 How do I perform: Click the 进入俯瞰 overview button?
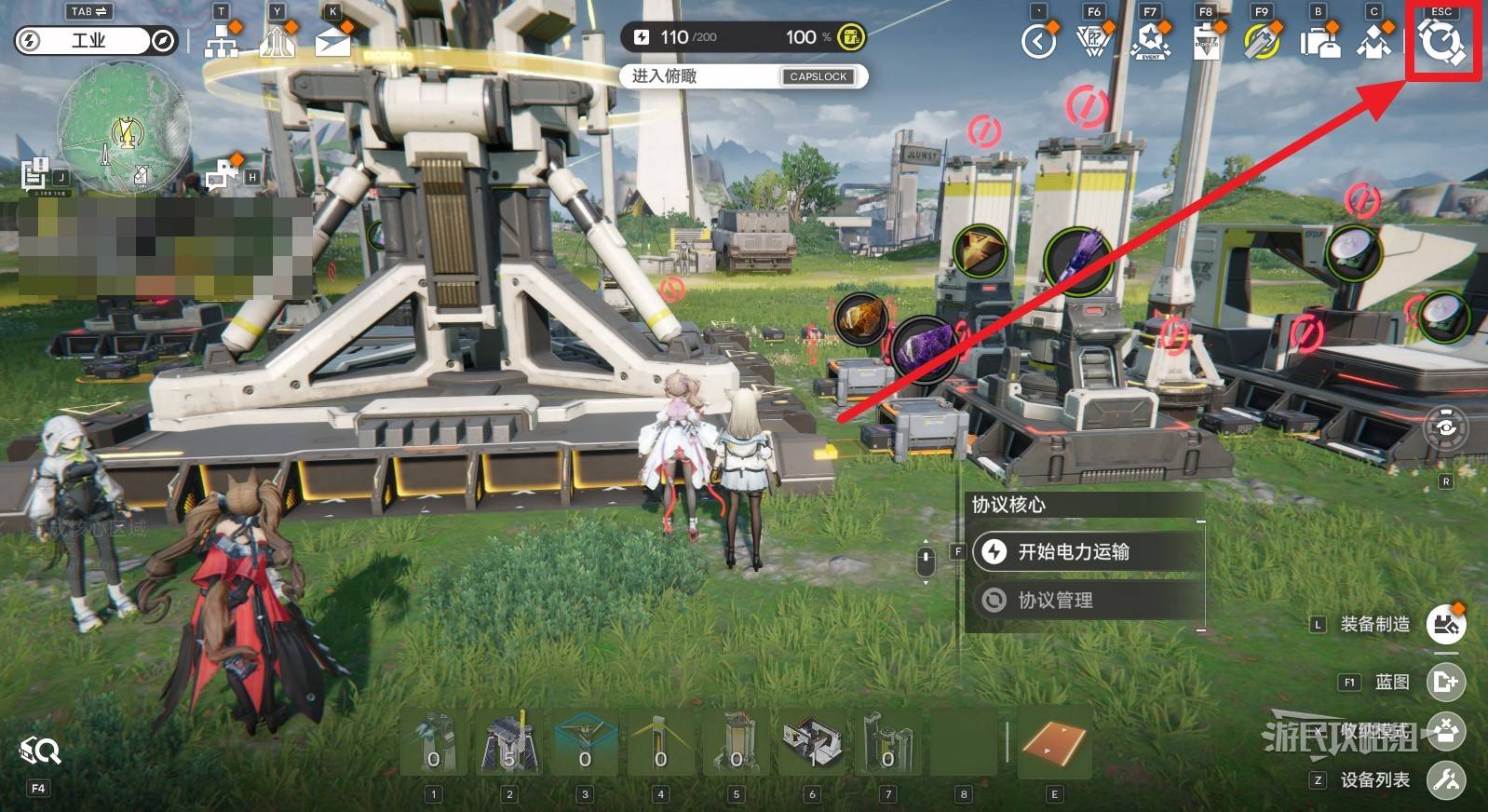(x=743, y=76)
